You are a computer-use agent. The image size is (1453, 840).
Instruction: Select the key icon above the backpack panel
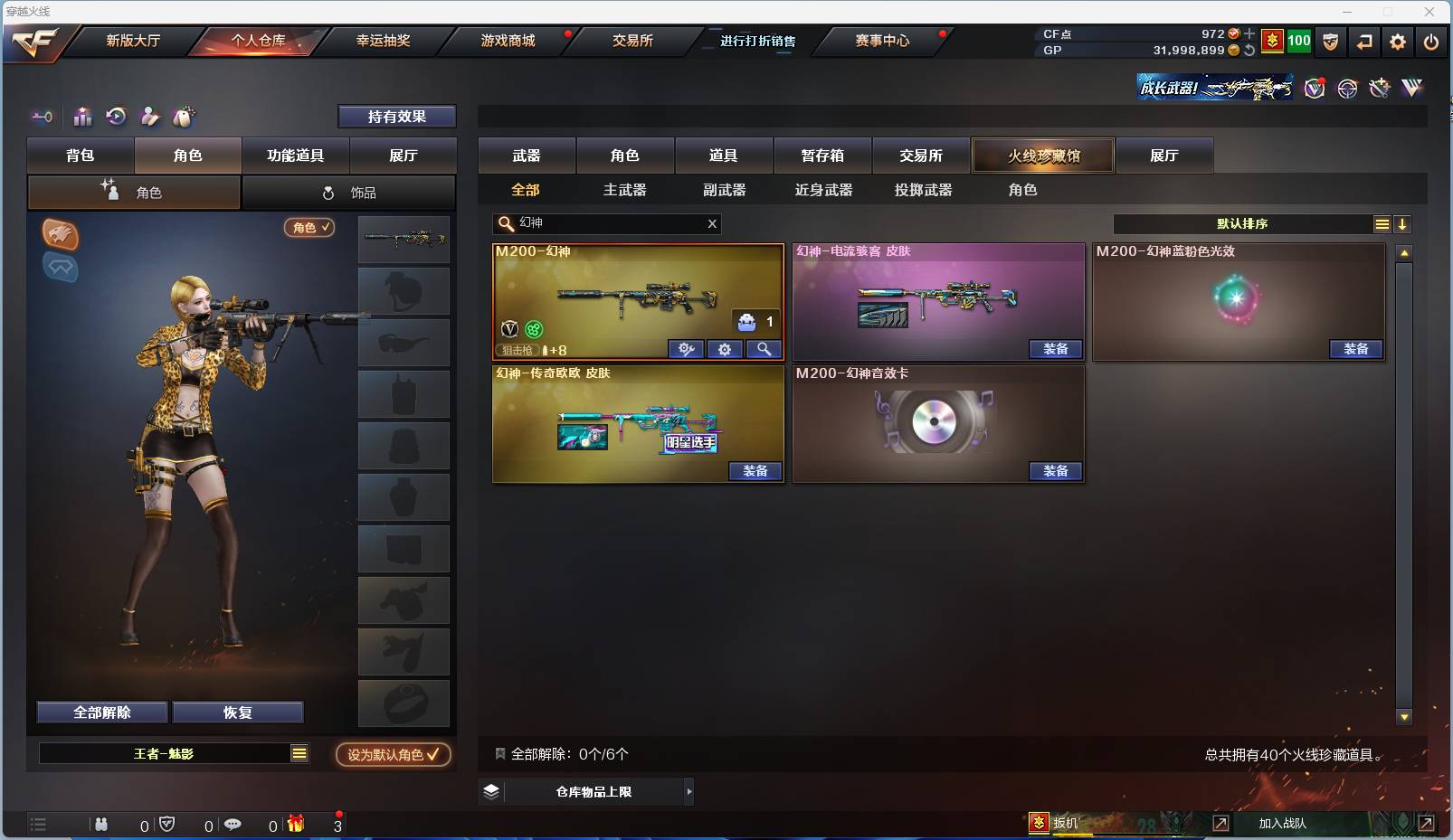(43, 117)
